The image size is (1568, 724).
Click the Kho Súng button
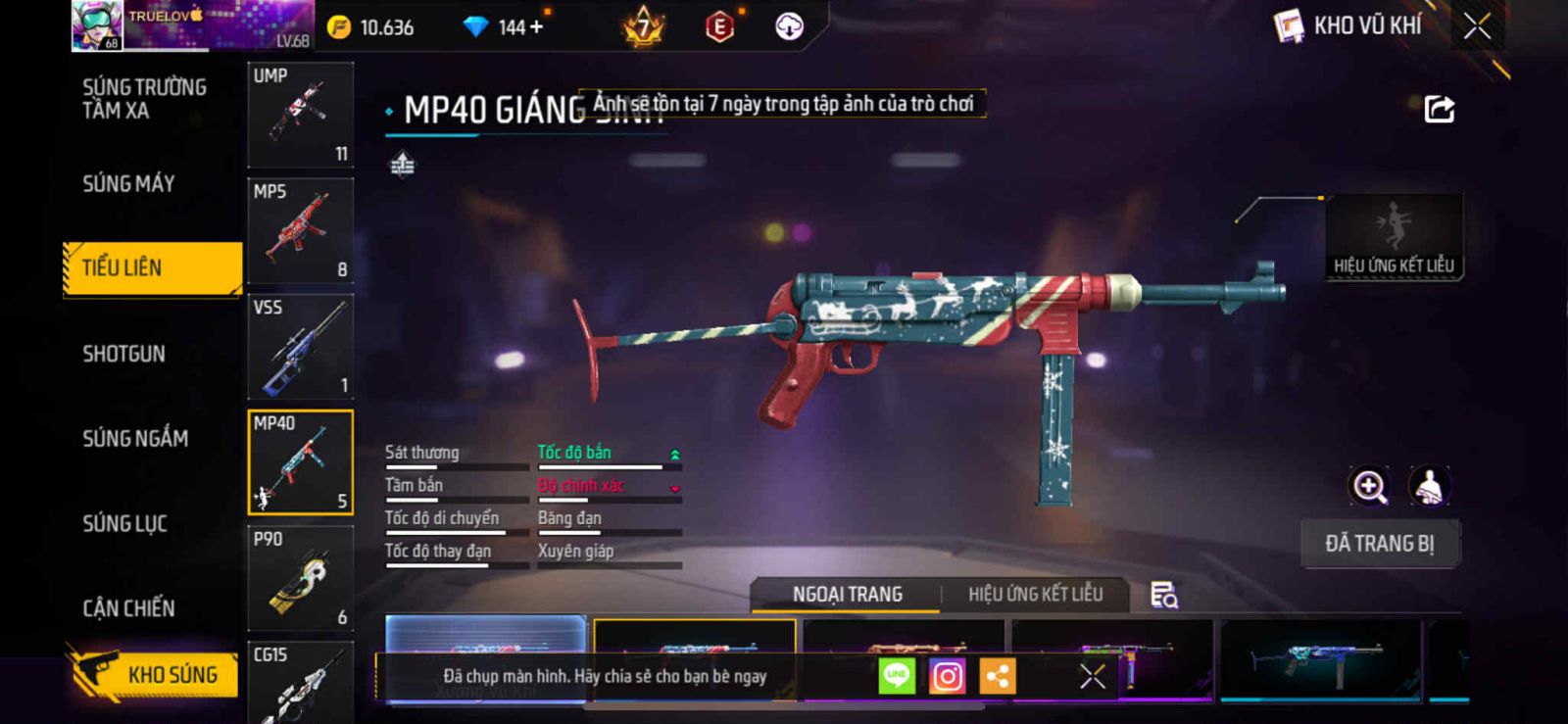pos(155,674)
